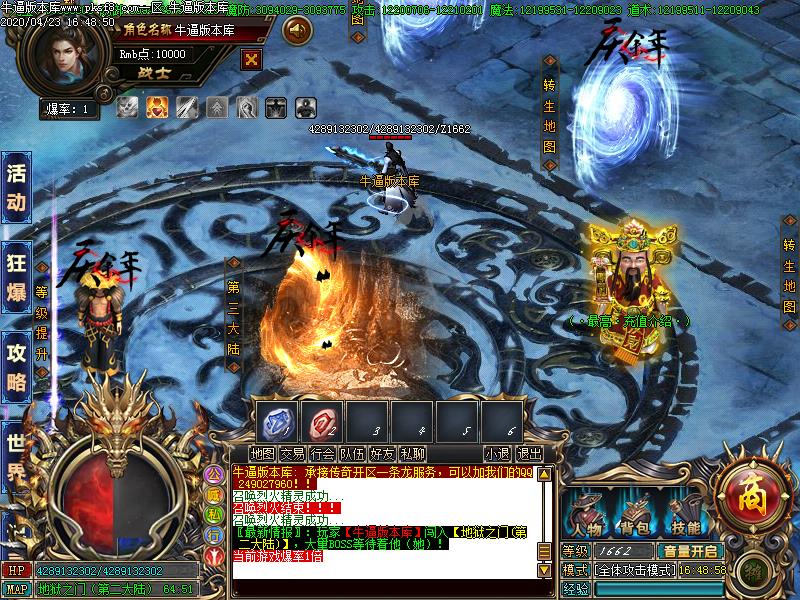The image size is (800, 600).
Task: Open the 队伍 team button
Action: pyautogui.click(x=352, y=454)
